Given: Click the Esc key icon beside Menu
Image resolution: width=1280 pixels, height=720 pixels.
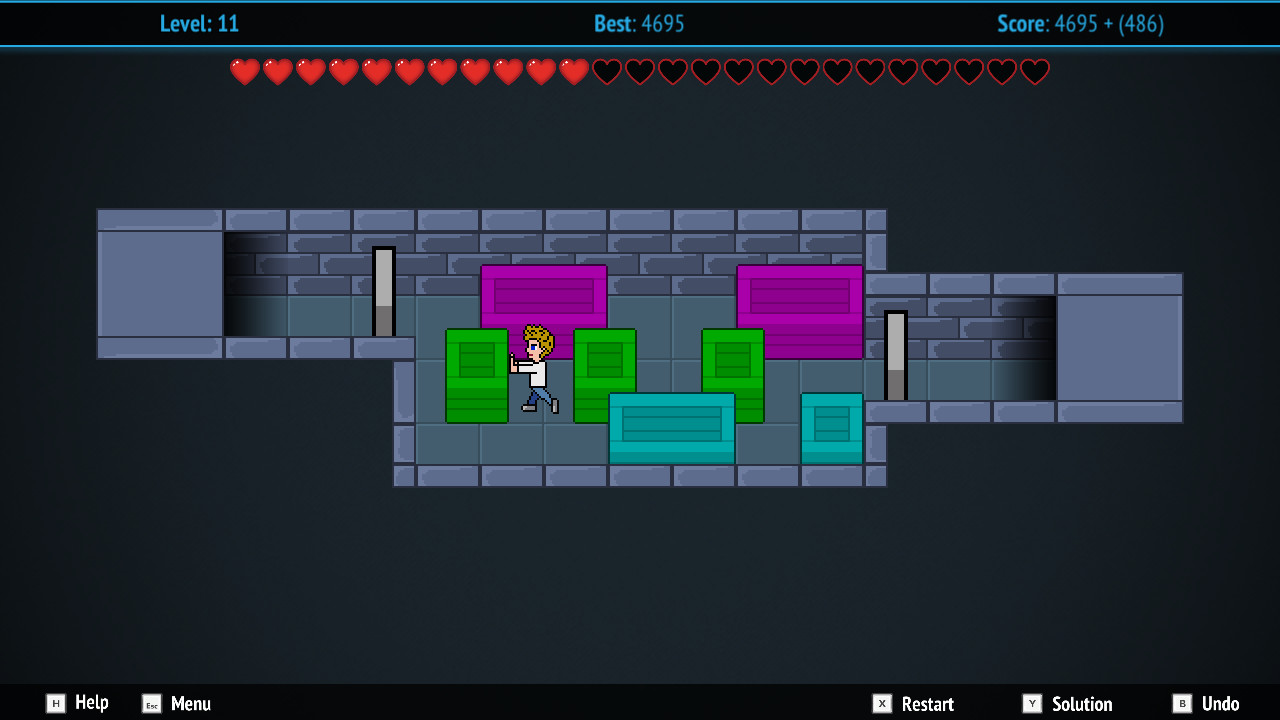Looking at the screenshot, I should (151, 704).
